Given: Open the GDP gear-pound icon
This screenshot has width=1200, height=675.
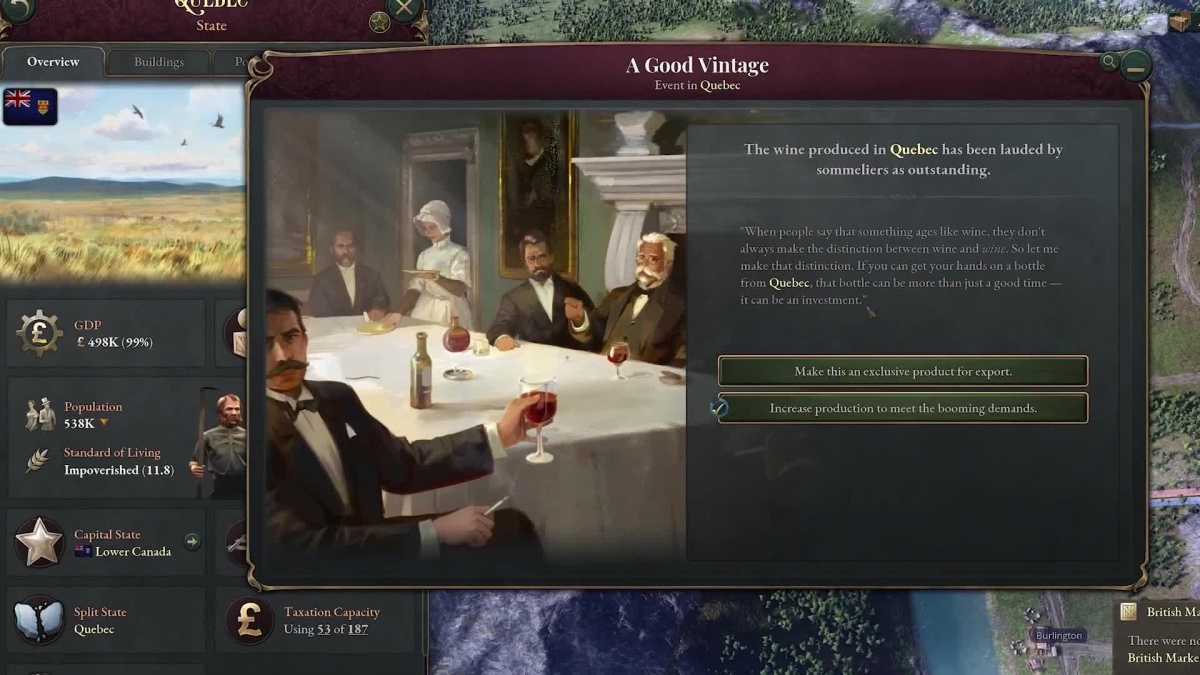Looking at the screenshot, I should pyautogui.click(x=39, y=333).
